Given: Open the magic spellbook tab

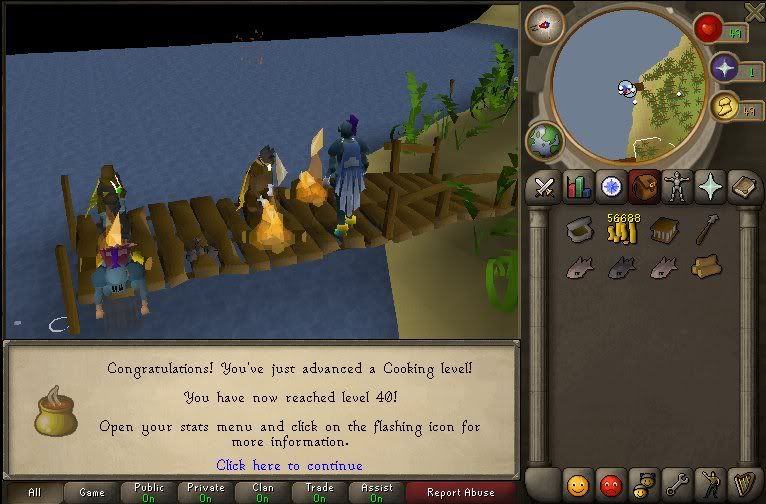Looking at the screenshot, I should pyautogui.click(x=743, y=187).
